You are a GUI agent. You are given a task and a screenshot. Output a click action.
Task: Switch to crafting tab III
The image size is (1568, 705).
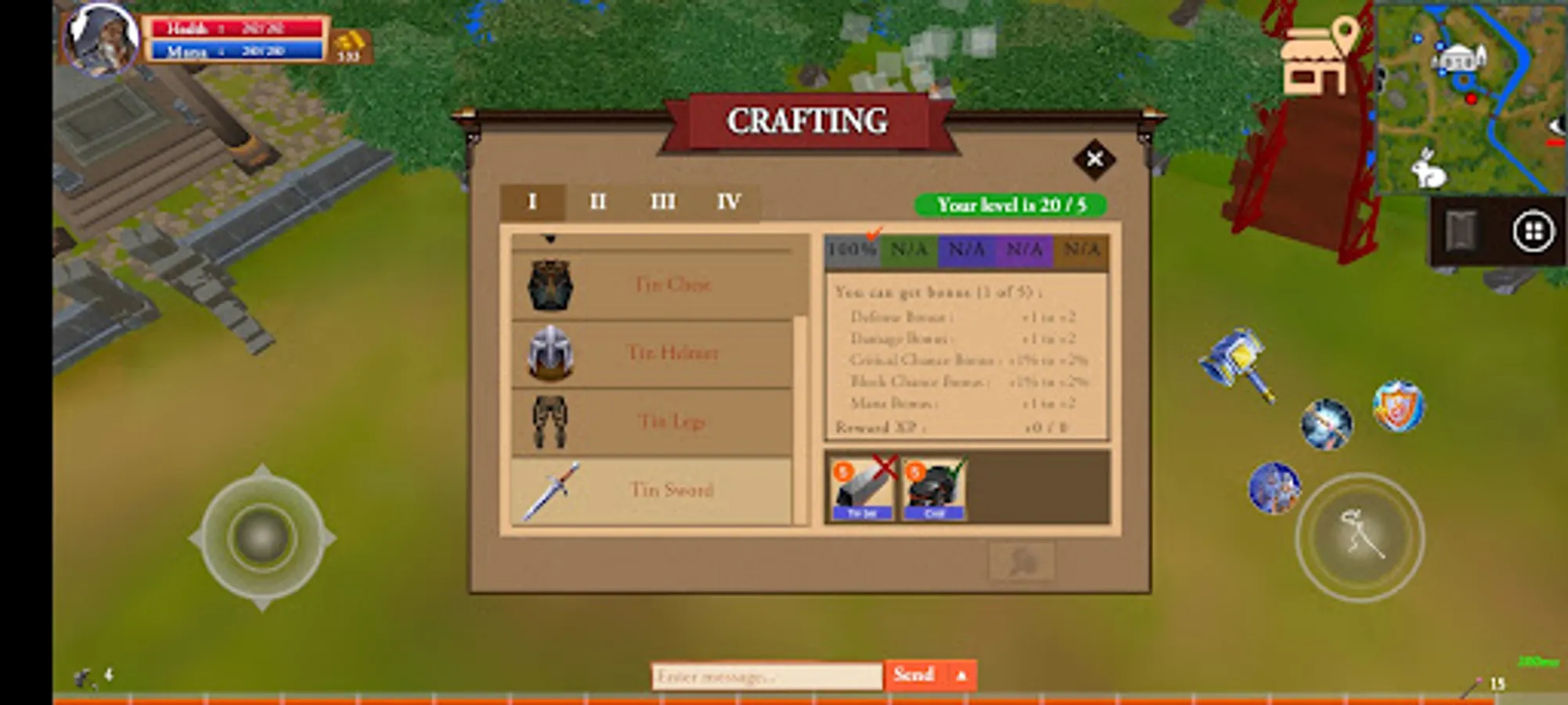pos(663,202)
